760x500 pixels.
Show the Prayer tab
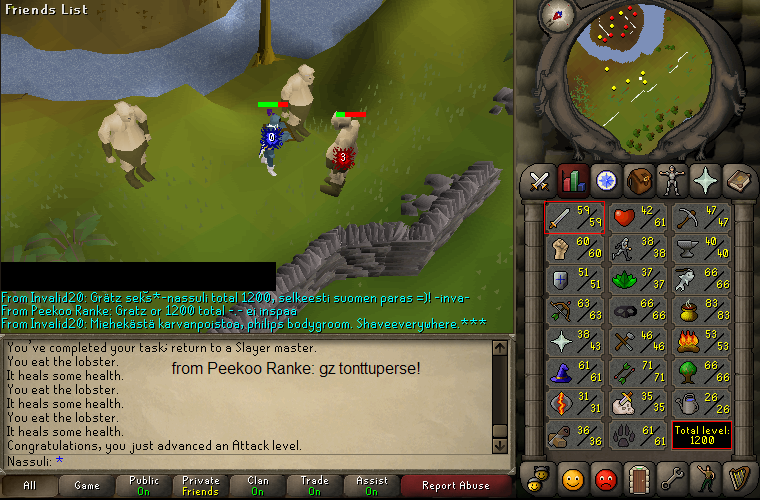click(706, 180)
